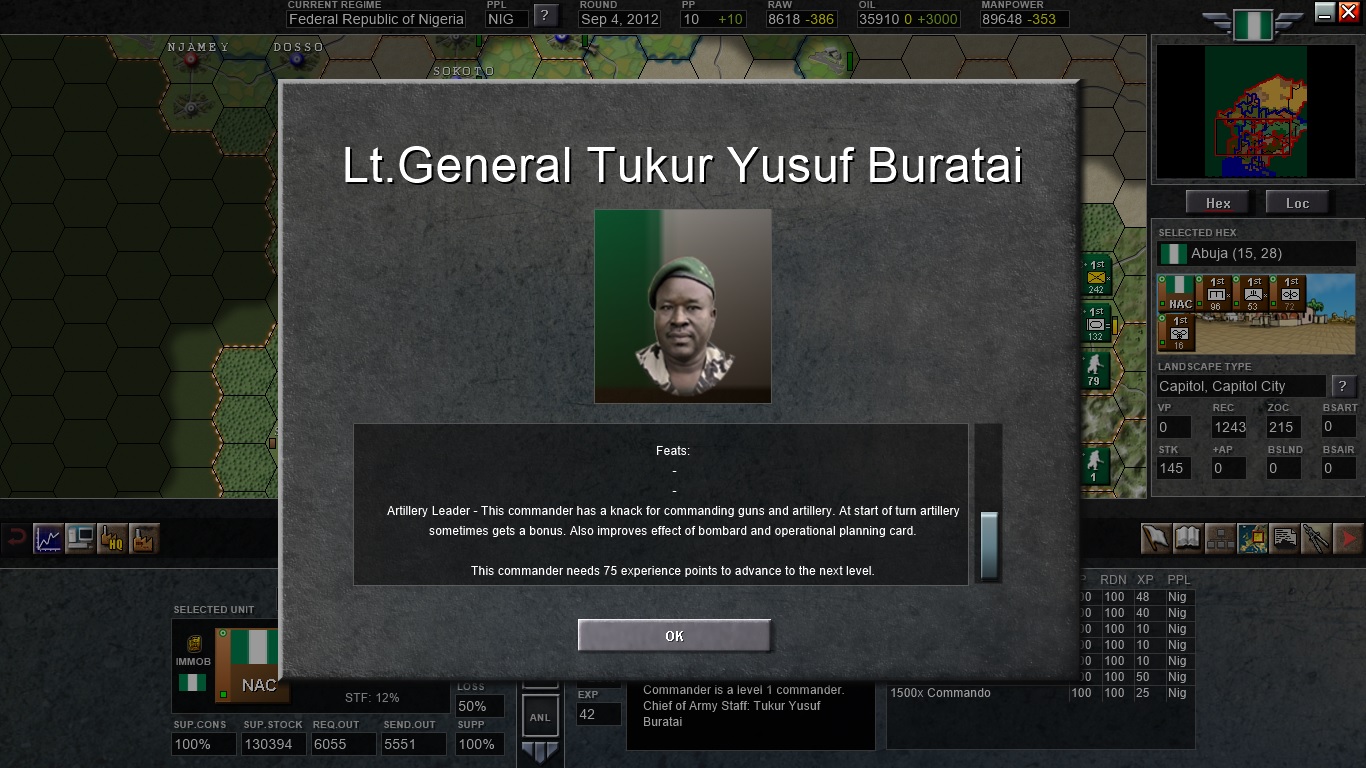Image resolution: width=1366 pixels, height=768 pixels.
Task: Click the sword officers icon
Action: tap(1316, 538)
